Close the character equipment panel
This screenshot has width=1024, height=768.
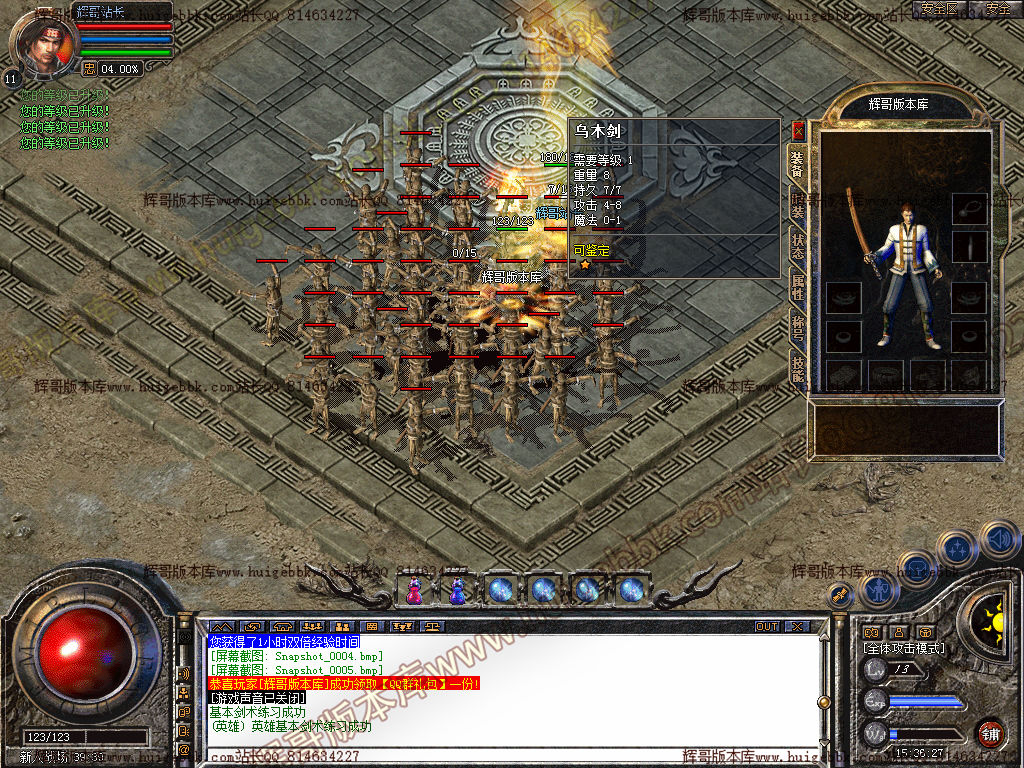point(798,130)
